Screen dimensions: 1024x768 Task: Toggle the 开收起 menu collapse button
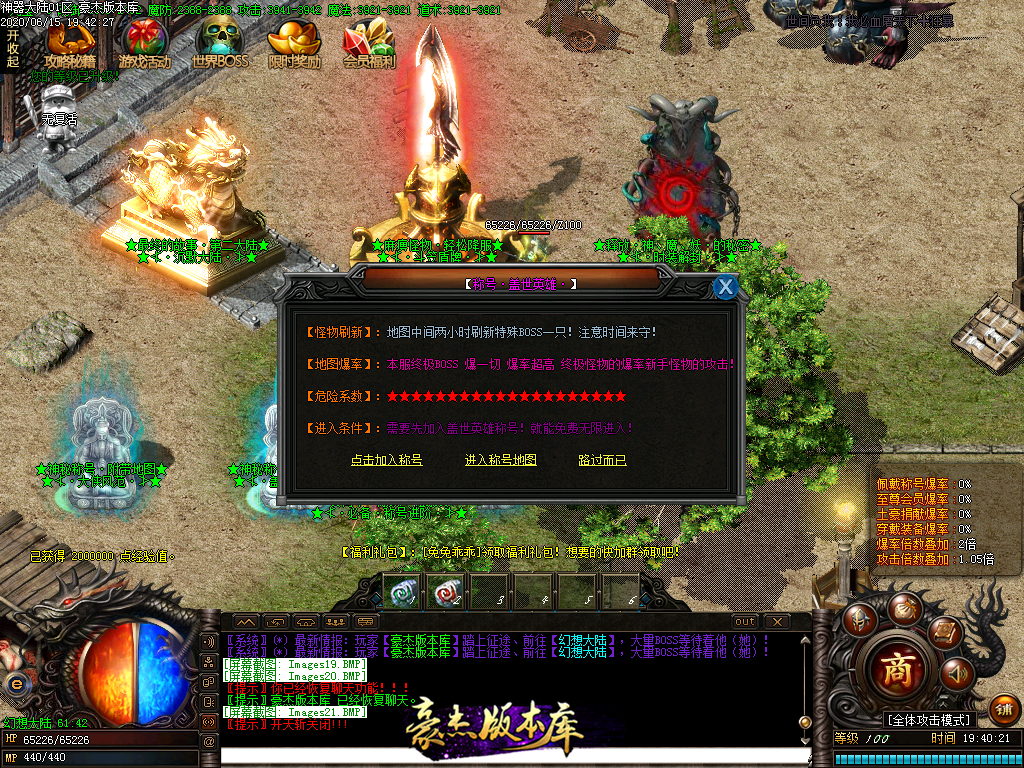point(12,48)
